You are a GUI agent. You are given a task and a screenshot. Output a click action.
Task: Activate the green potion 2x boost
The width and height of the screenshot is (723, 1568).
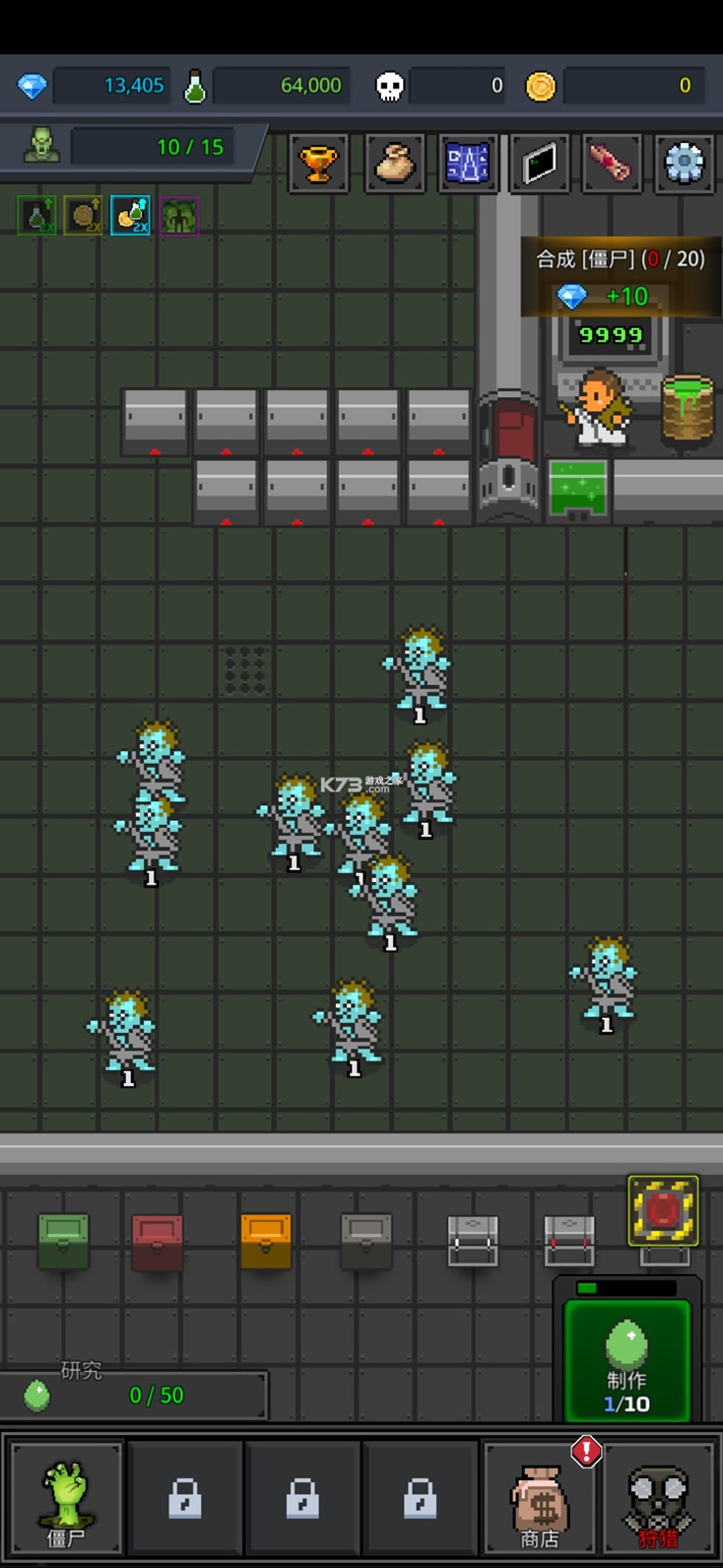tap(36, 216)
